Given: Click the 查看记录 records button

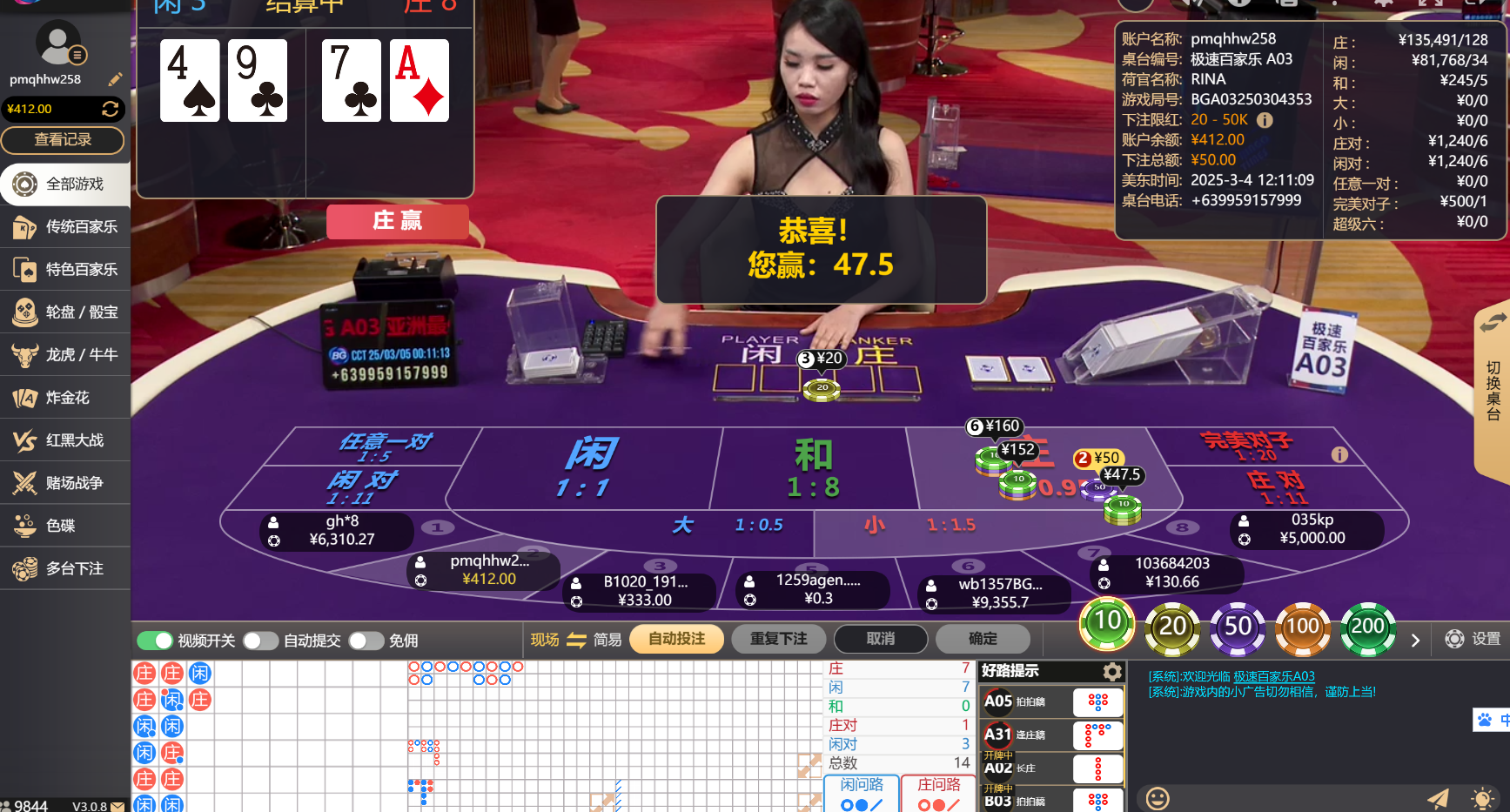Looking at the screenshot, I should (64, 140).
